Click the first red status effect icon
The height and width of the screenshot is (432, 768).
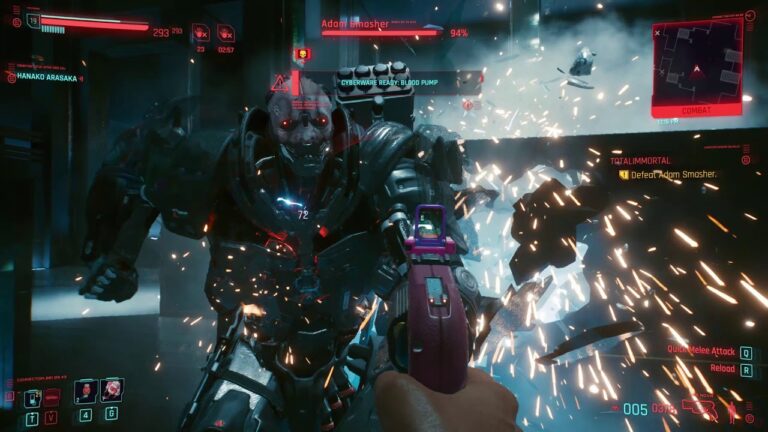click(201, 32)
